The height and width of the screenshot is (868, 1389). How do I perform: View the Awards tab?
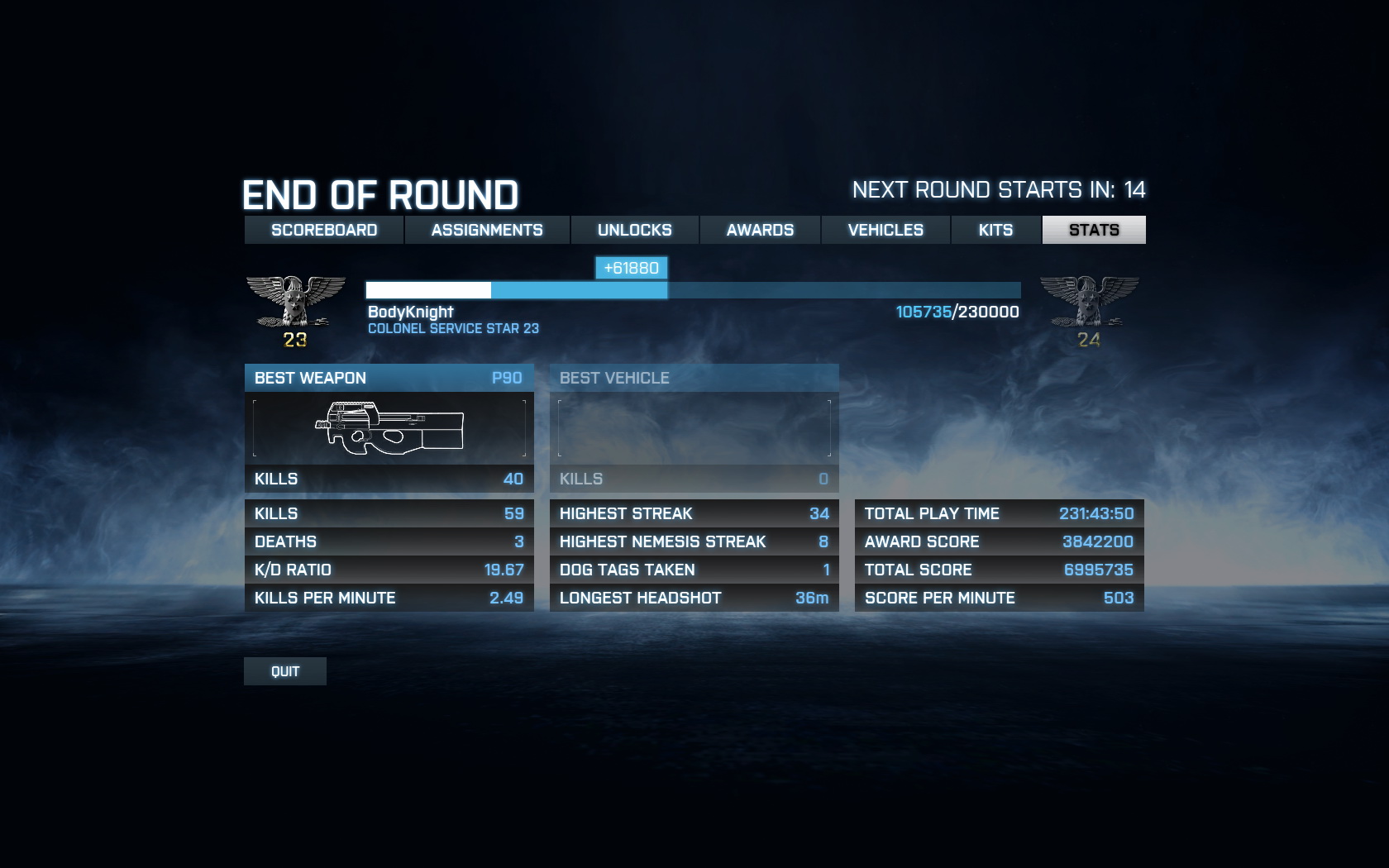[760, 230]
